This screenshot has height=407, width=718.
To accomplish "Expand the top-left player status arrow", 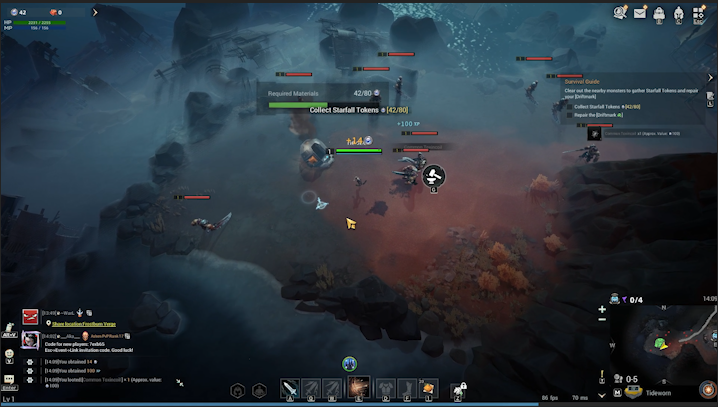I will tap(95, 13).
